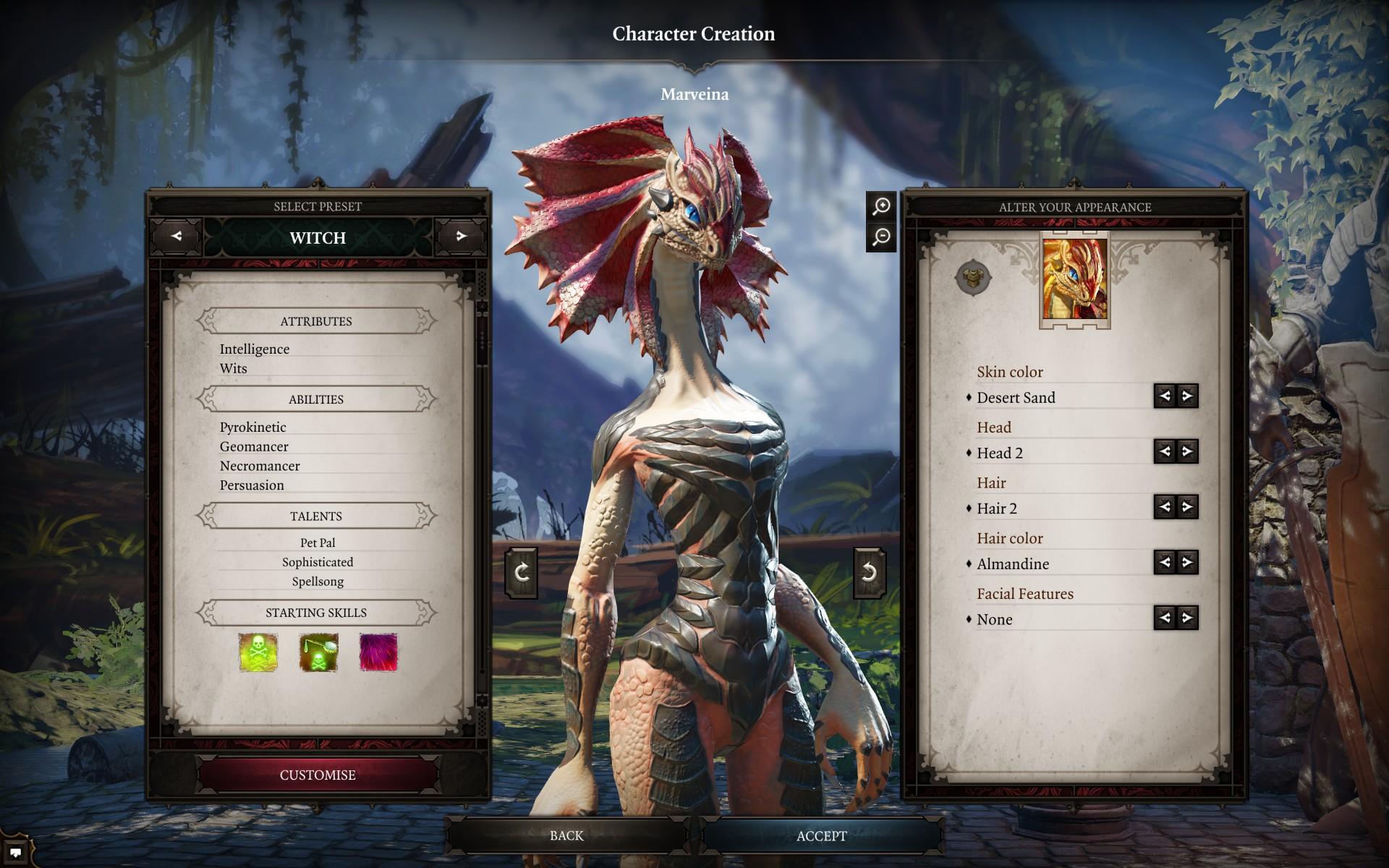Viewport: 1389px width, 868px height.
Task: Rotate the character counter-clockwise
Action: click(869, 573)
